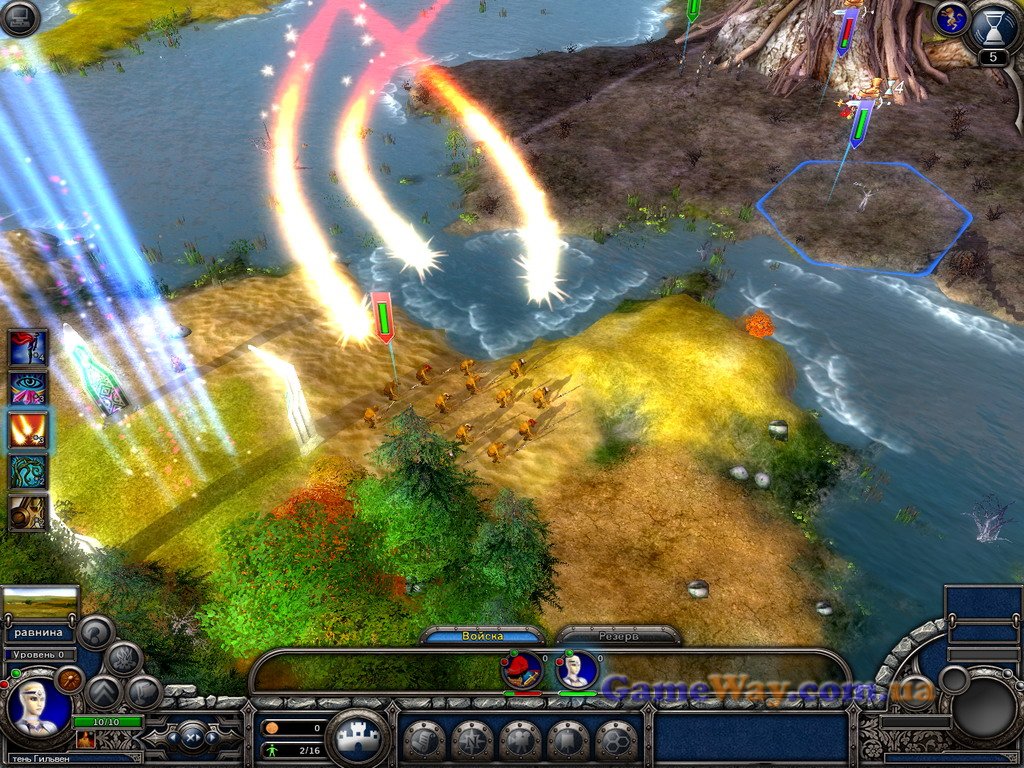Screen dimensions: 1024x768
Task: Cast the red-caped figure spell
Action: [28, 348]
